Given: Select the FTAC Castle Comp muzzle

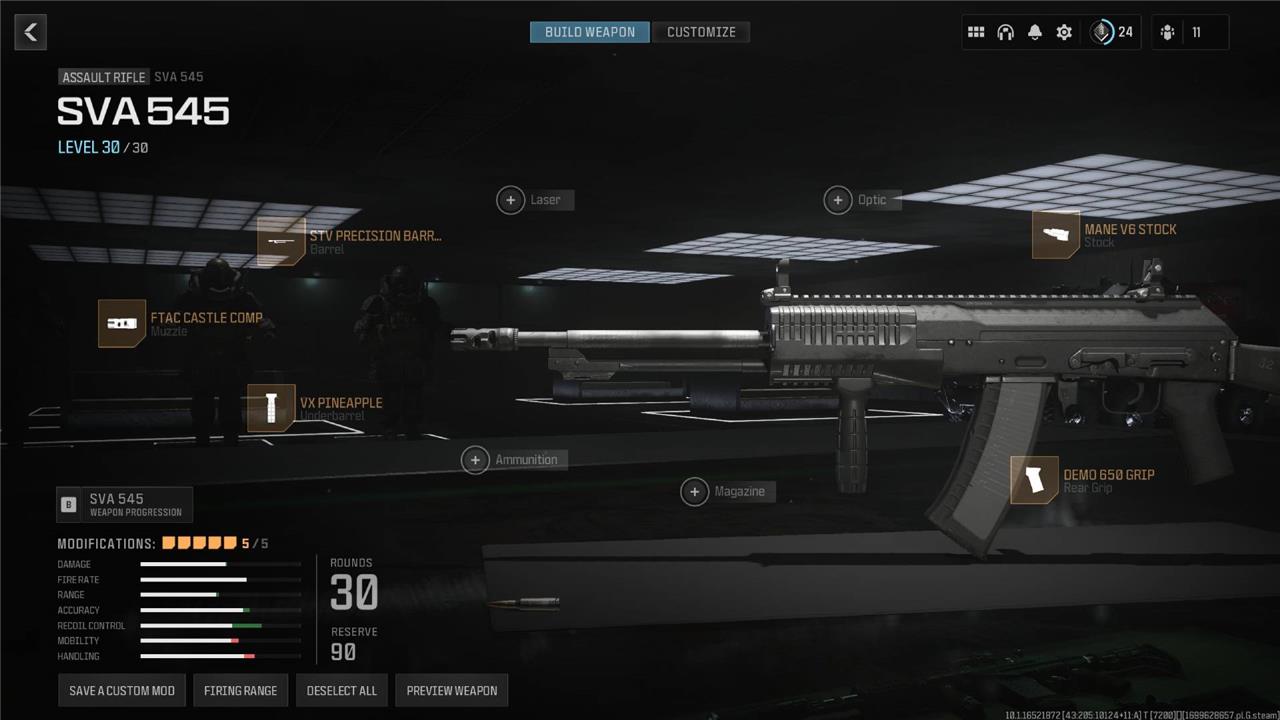Looking at the screenshot, I should click(x=122, y=323).
